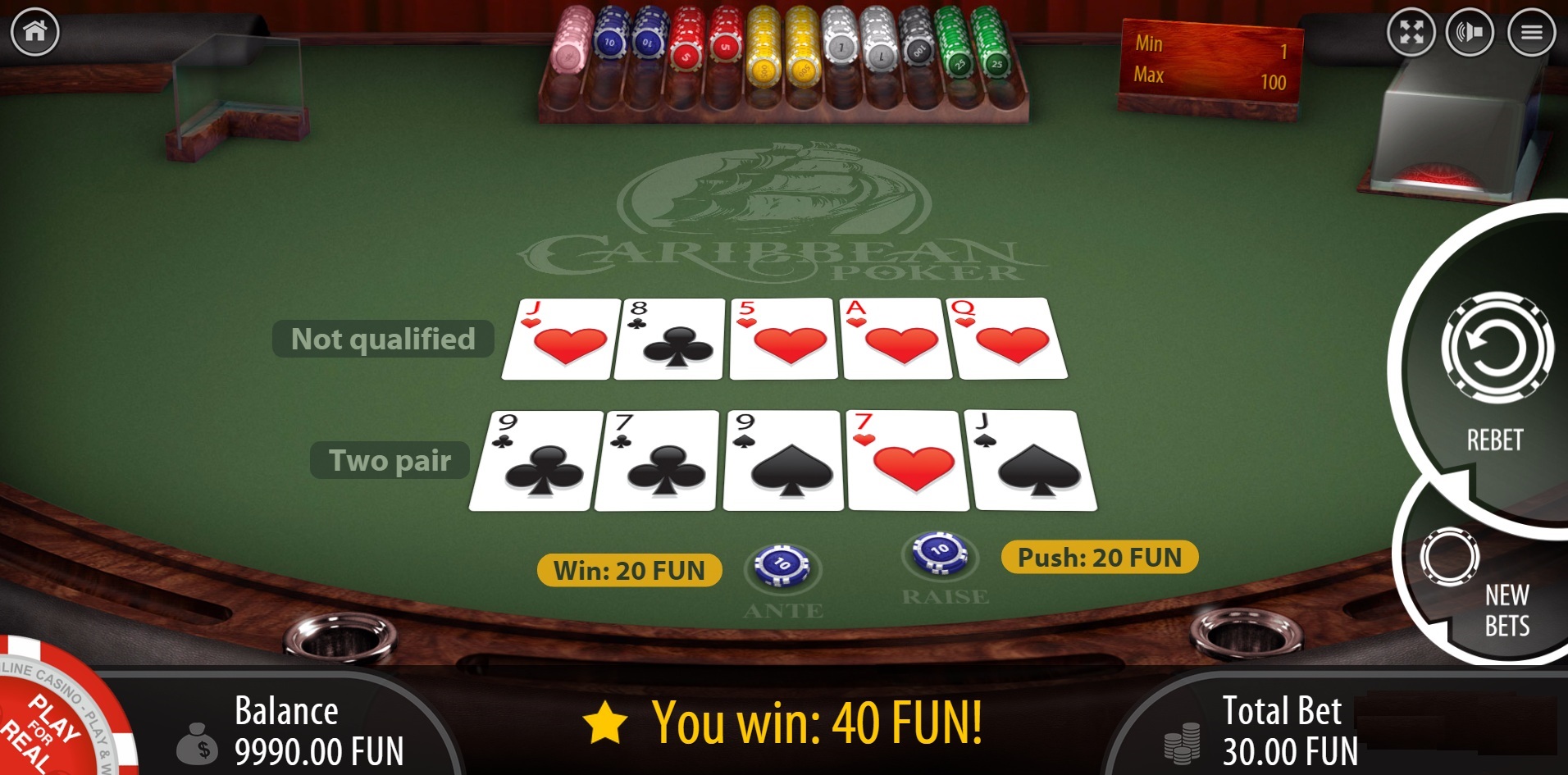Screen dimensions: 1568x775
Task: Pick the dark 100 chip
Action: tap(918, 51)
